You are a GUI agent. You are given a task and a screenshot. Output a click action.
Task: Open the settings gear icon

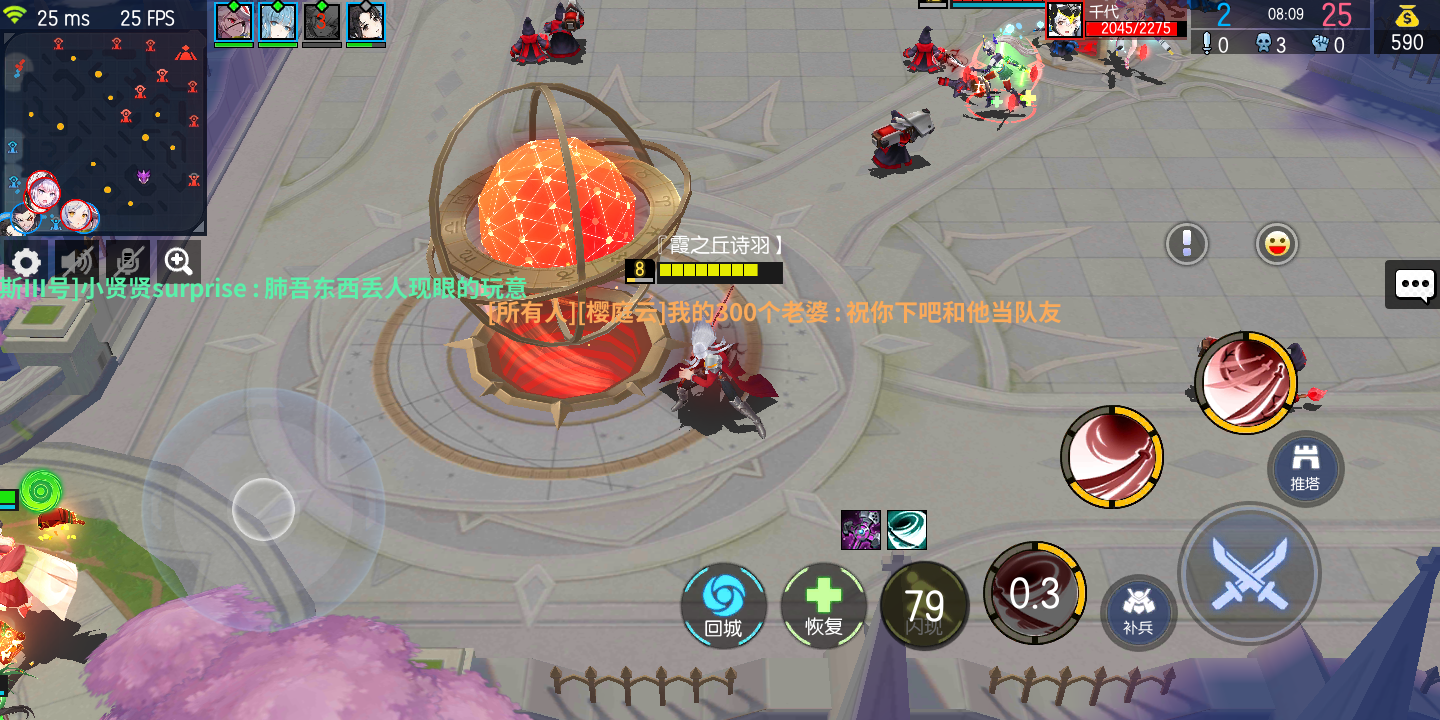[x=25, y=261]
